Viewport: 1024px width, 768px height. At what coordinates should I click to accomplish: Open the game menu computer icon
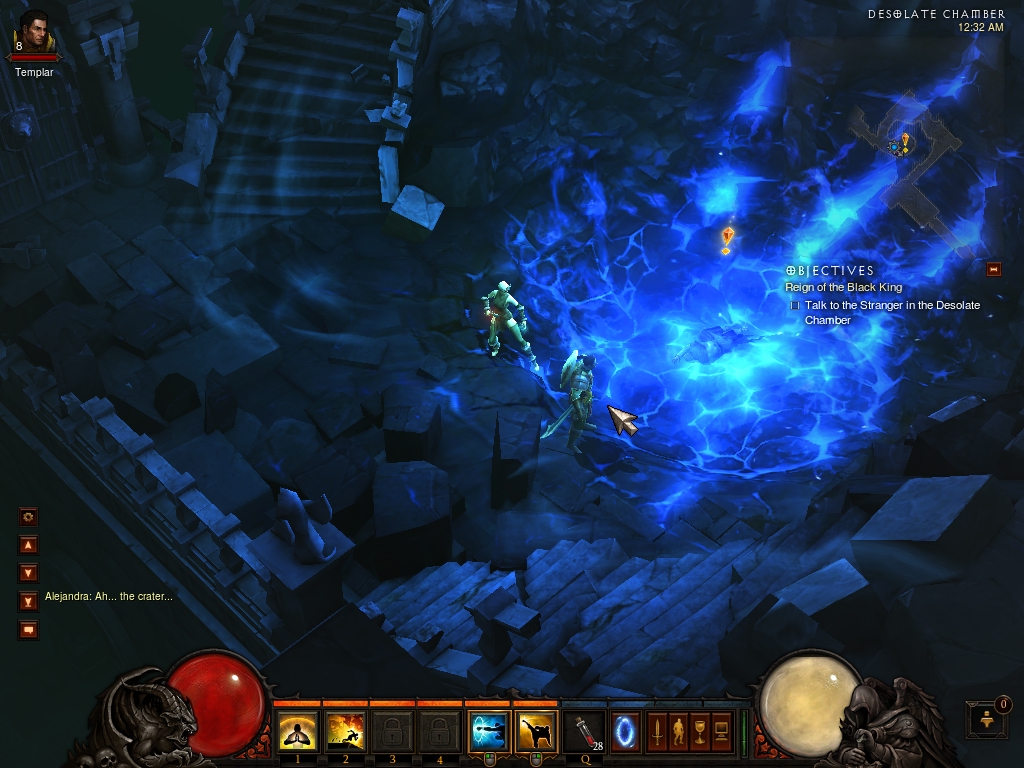point(722,731)
